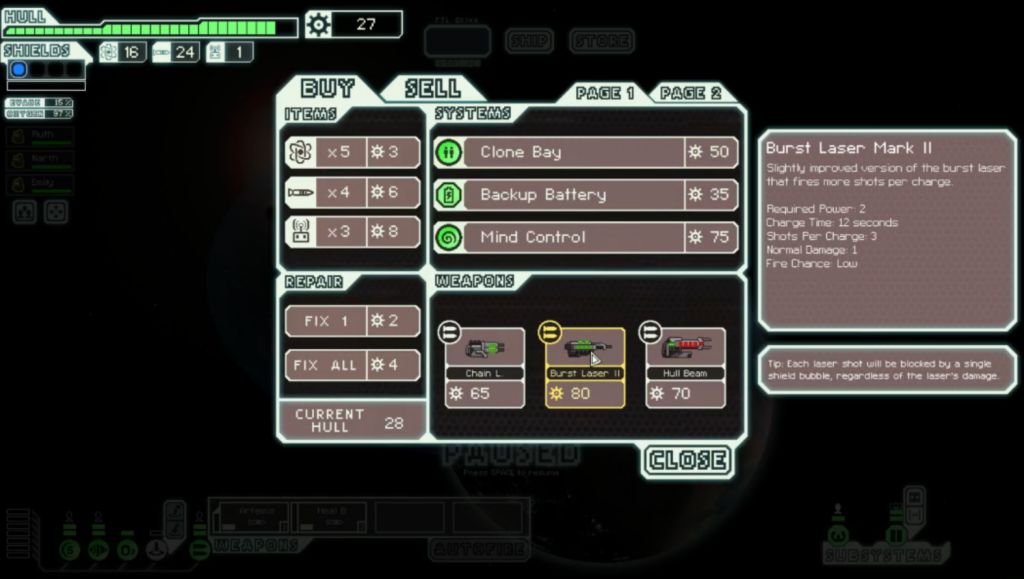The width and height of the screenshot is (1024, 579).
Task: Show Page 1 of the store
Action: pyautogui.click(x=605, y=93)
